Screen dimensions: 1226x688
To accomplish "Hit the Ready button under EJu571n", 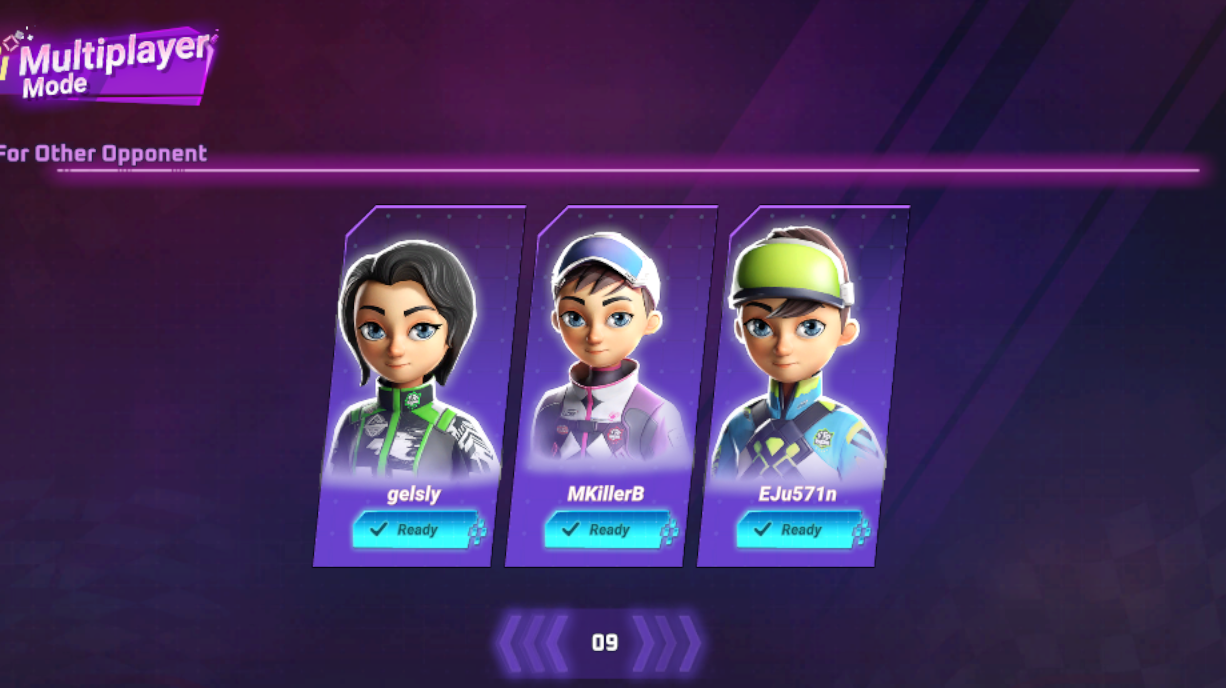I will pyautogui.click(x=794, y=530).
